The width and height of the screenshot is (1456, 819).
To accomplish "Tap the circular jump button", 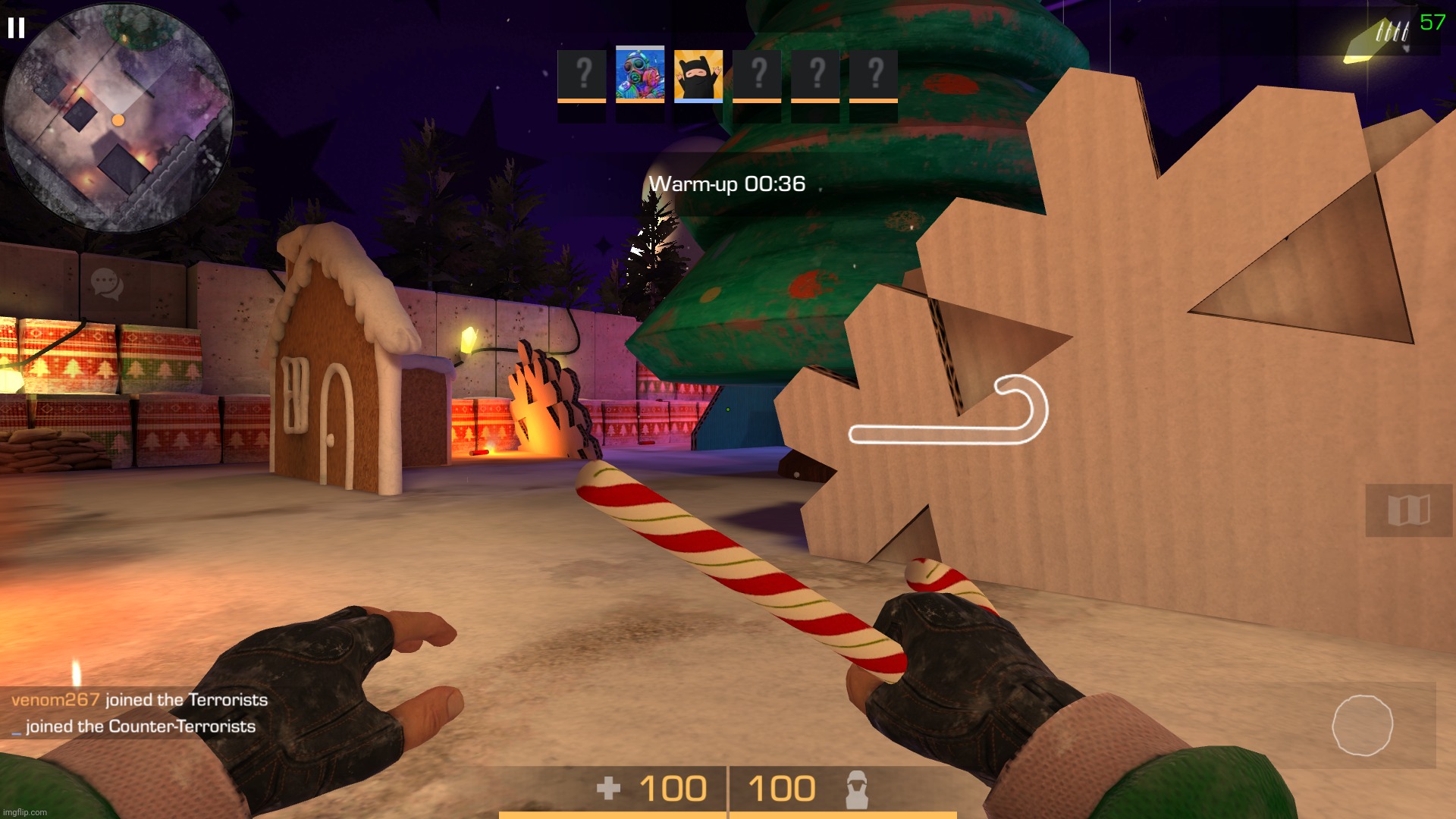I will click(x=1362, y=725).
